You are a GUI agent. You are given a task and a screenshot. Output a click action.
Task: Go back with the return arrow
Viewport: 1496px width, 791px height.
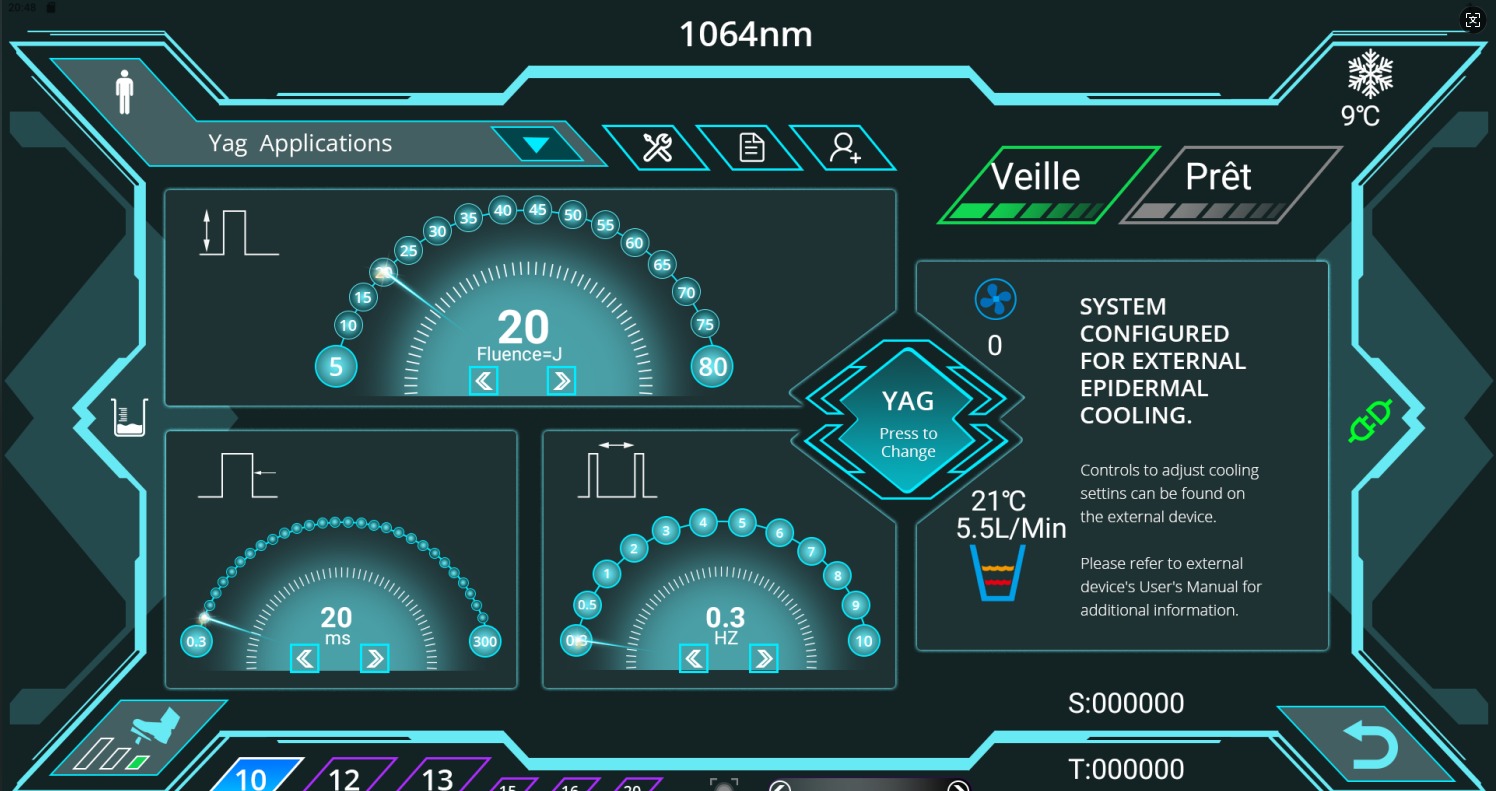pos(1369,746)
